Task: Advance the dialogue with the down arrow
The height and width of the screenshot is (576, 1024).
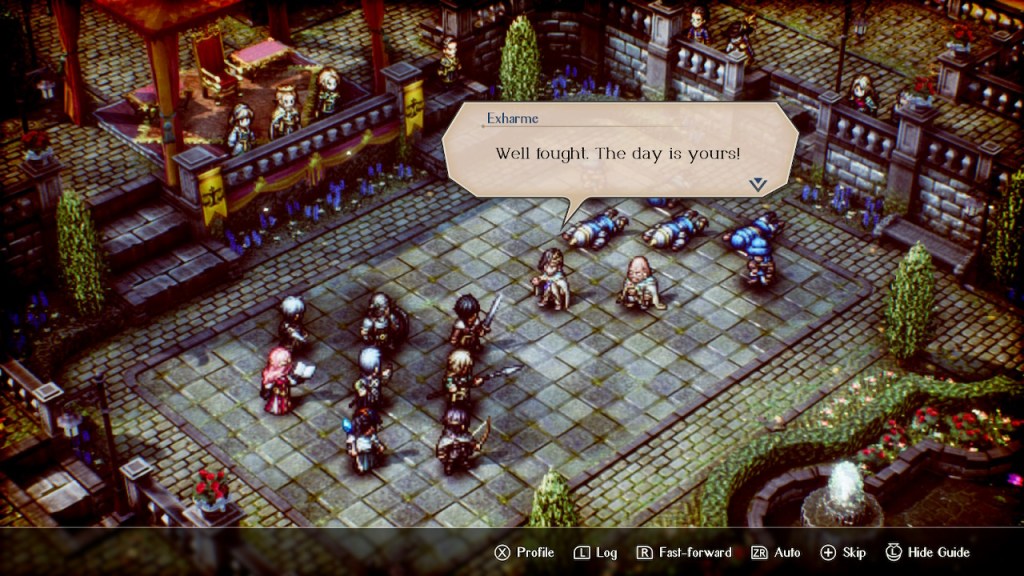Action: point(757,184)
